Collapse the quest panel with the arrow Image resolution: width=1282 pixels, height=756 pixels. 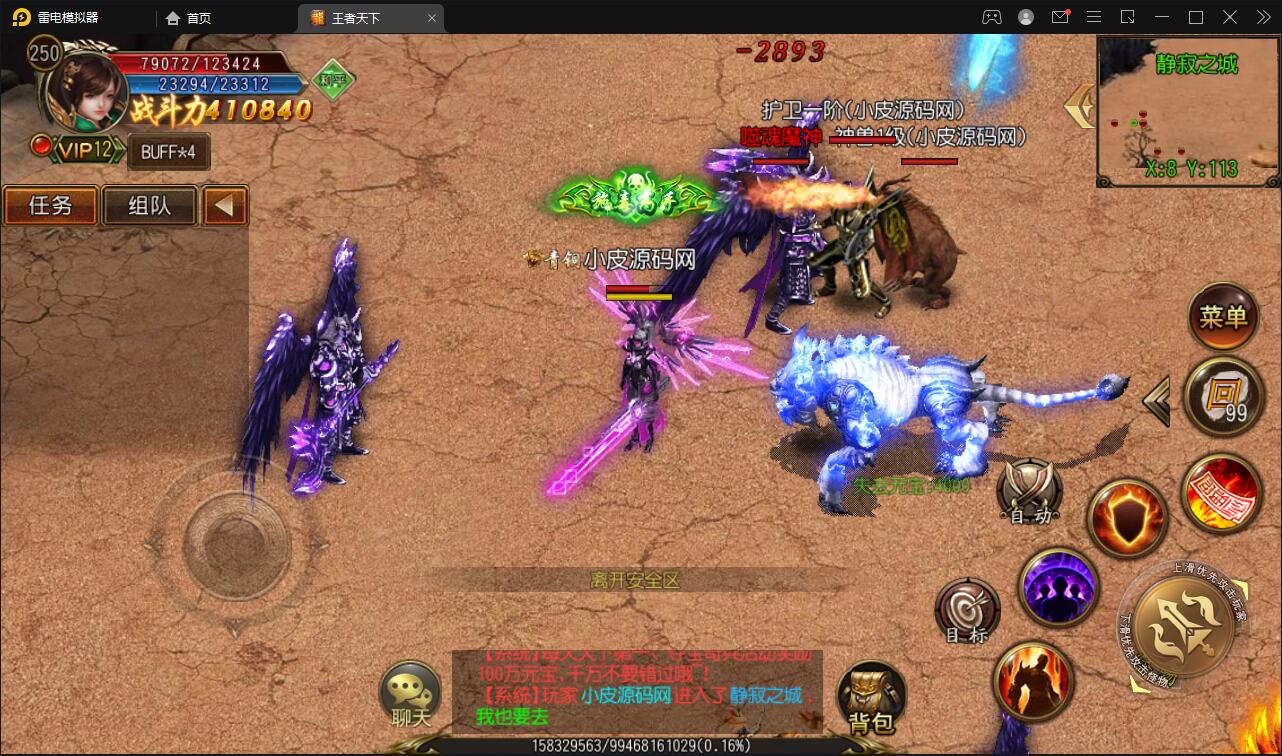pyautogui.click(x=225, y=206)
